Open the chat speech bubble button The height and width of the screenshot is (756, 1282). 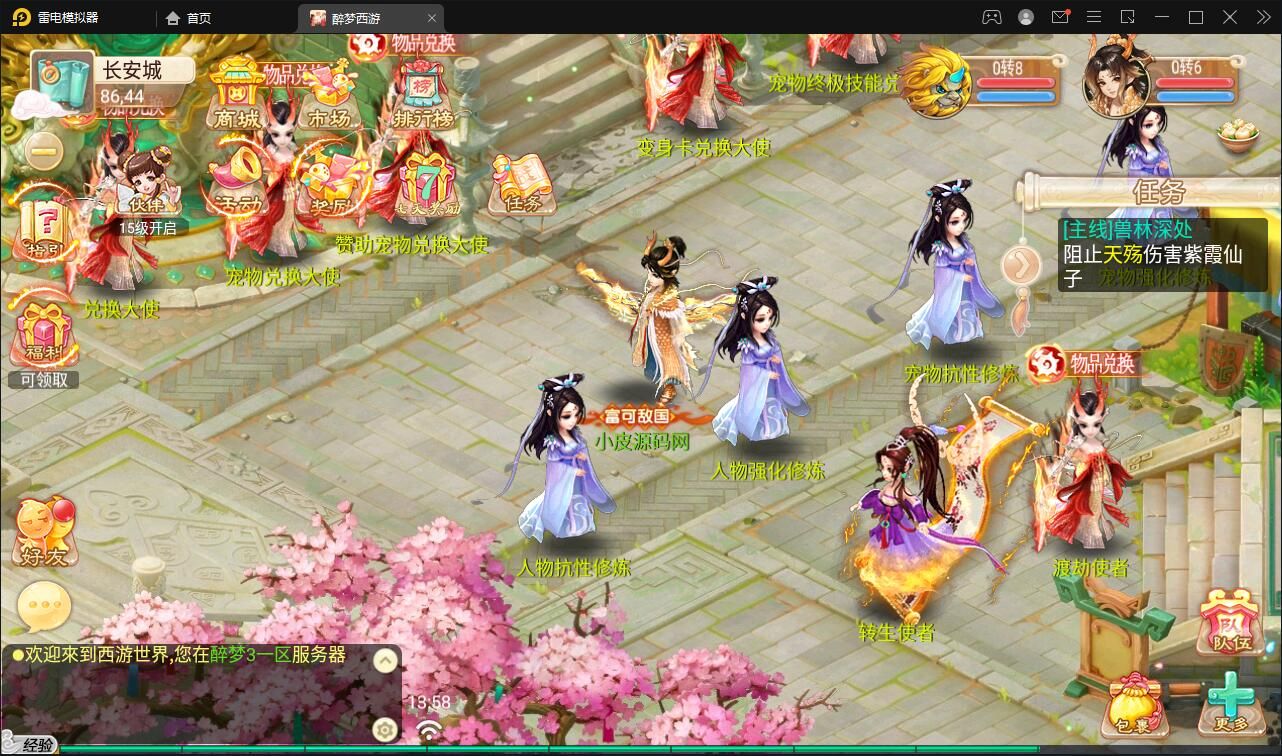click(x=44, y=606)
